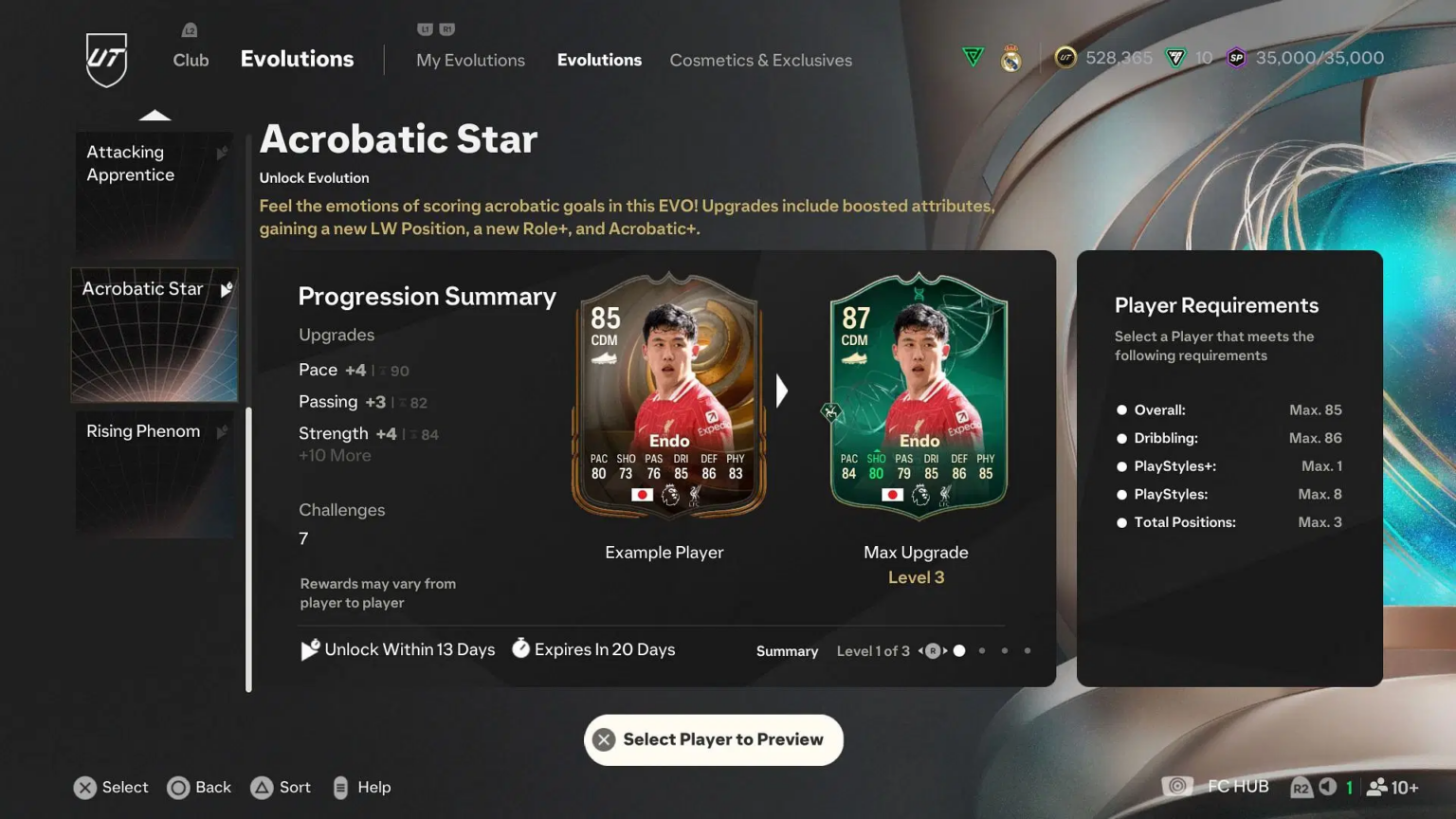Viewport: 1456px width, 819px height.
Task: Select the first level indicator dot
Action: pyautogui.click(x=958, y=651)
